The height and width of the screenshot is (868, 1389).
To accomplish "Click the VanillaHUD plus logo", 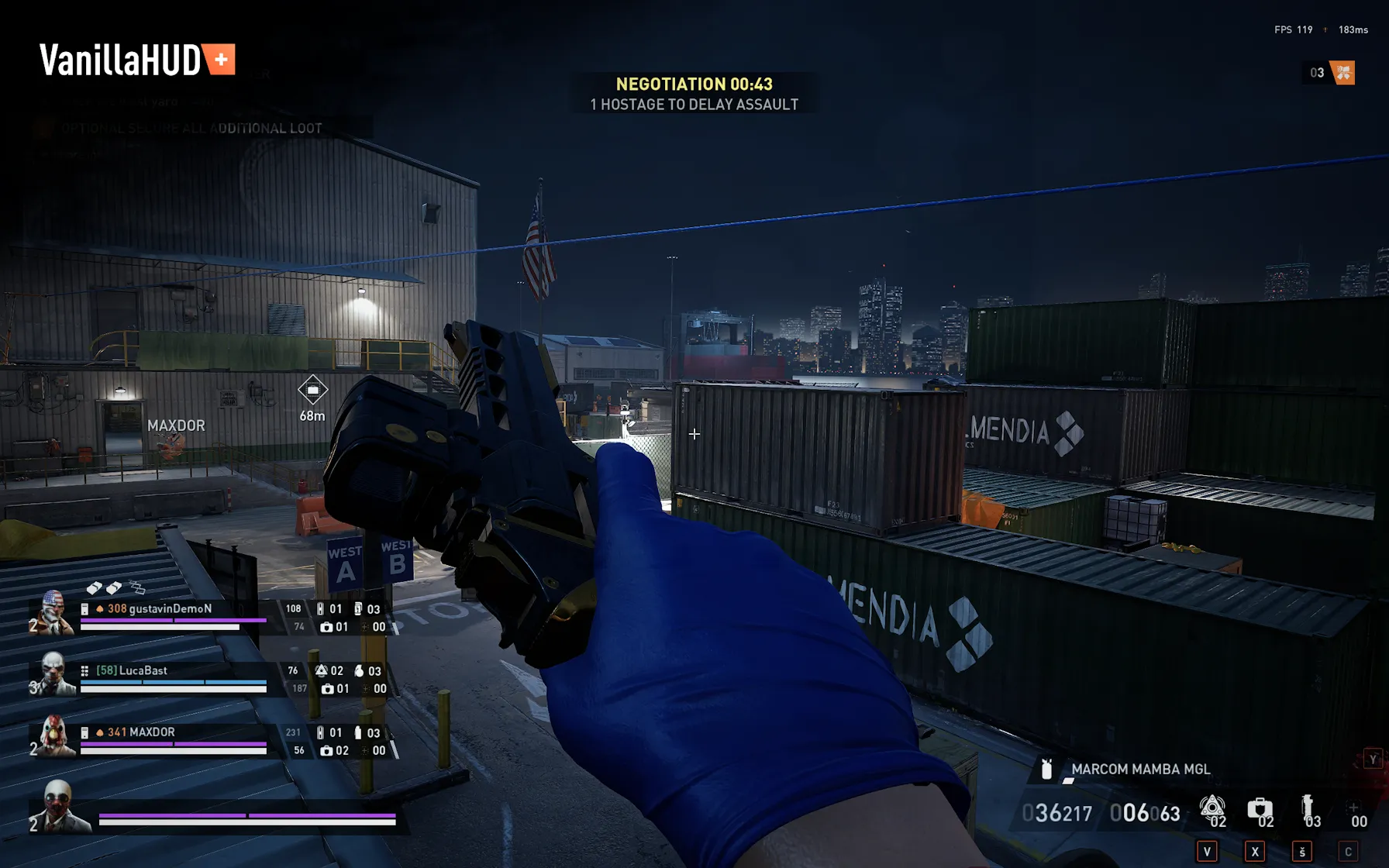I will coord(137,60).
